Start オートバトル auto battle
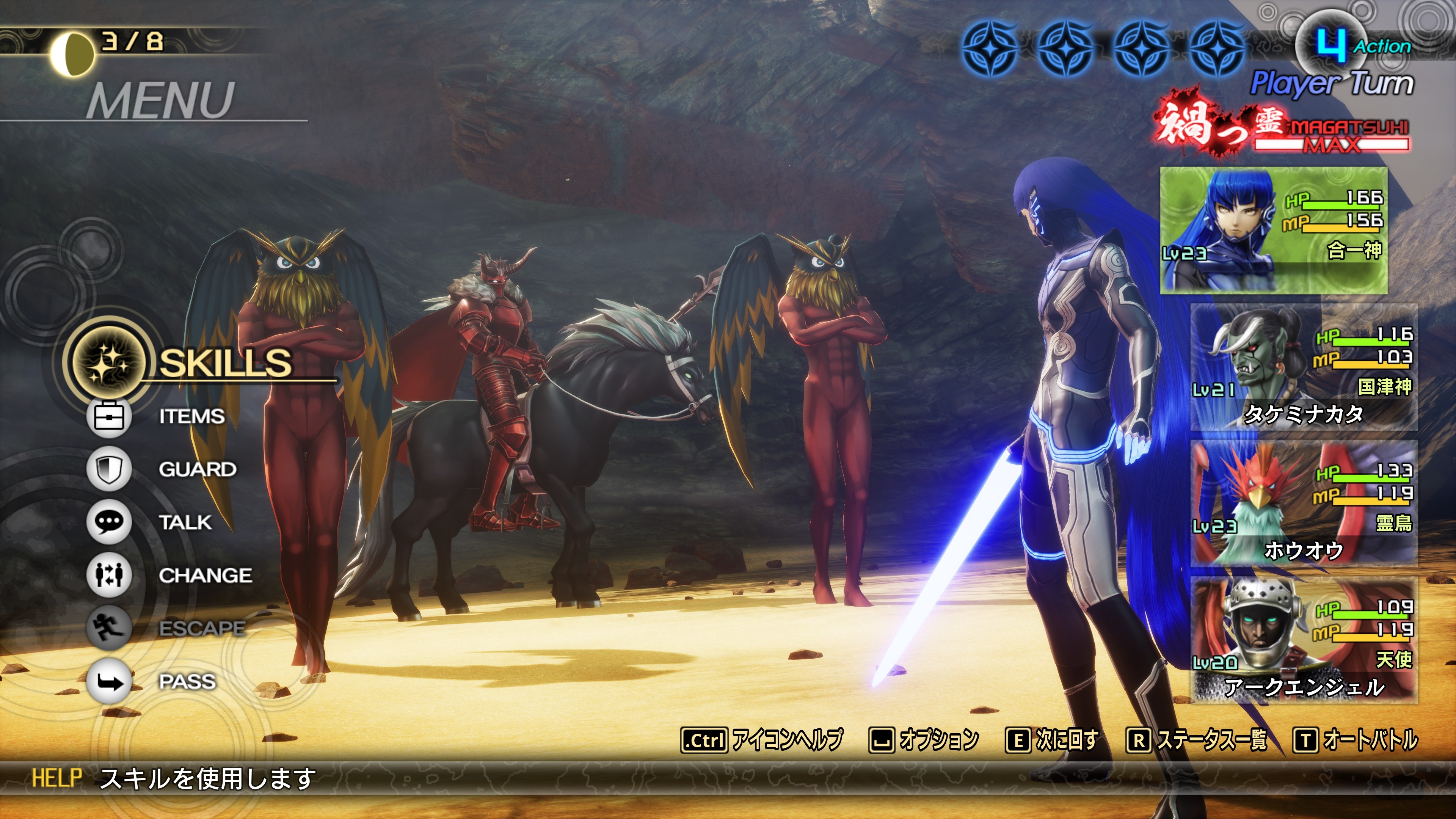This screenshot has height=819, width=1456. [1356, 740]
